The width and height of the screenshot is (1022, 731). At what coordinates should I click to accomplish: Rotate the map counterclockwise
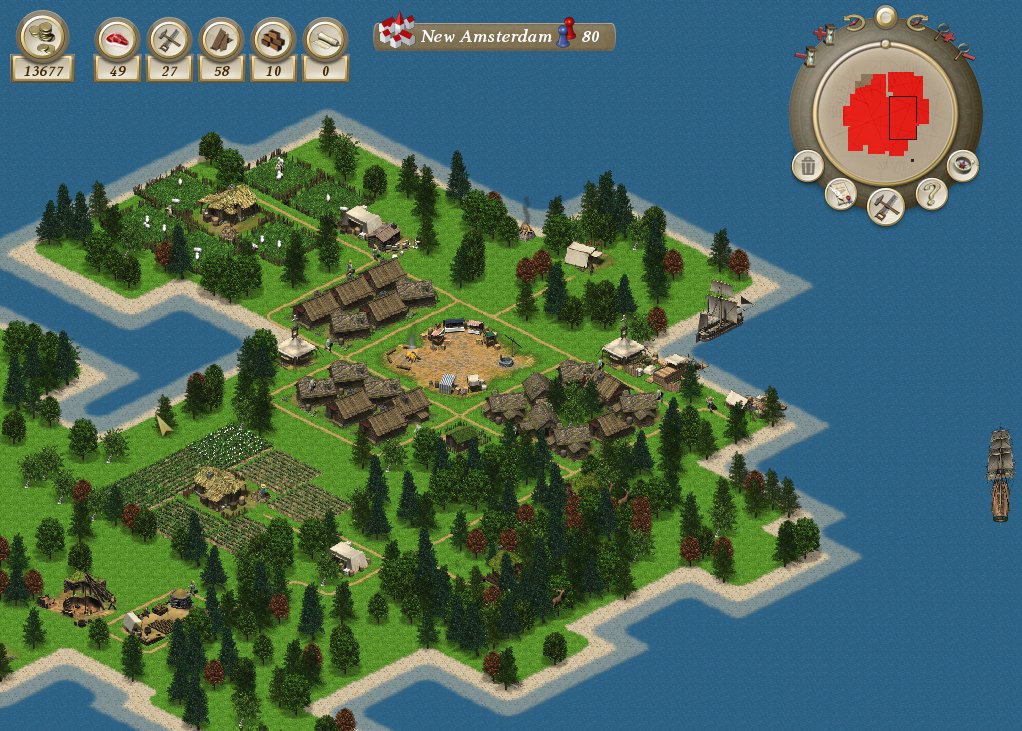tap(853, 20)
